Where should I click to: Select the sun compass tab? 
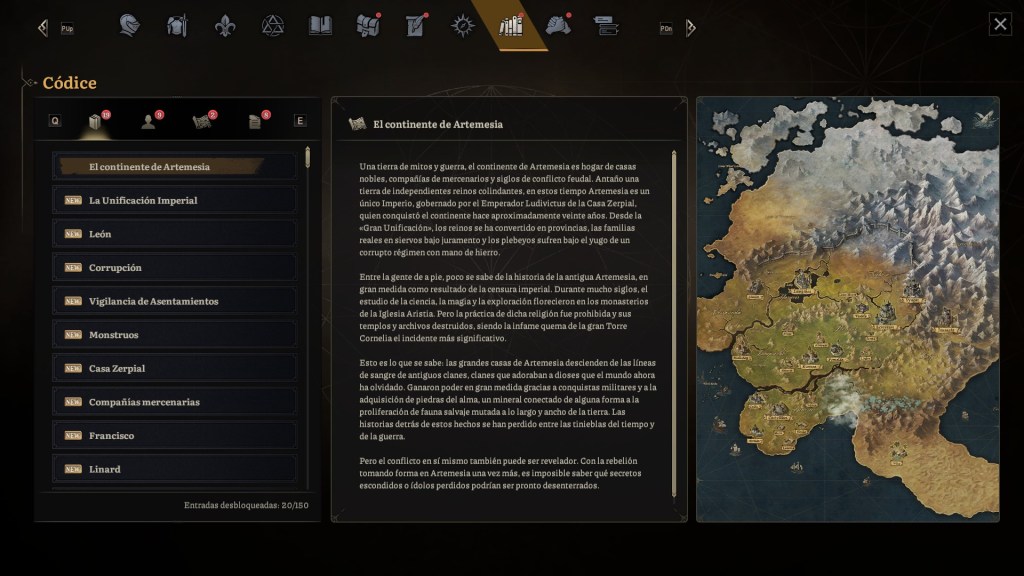463,25
